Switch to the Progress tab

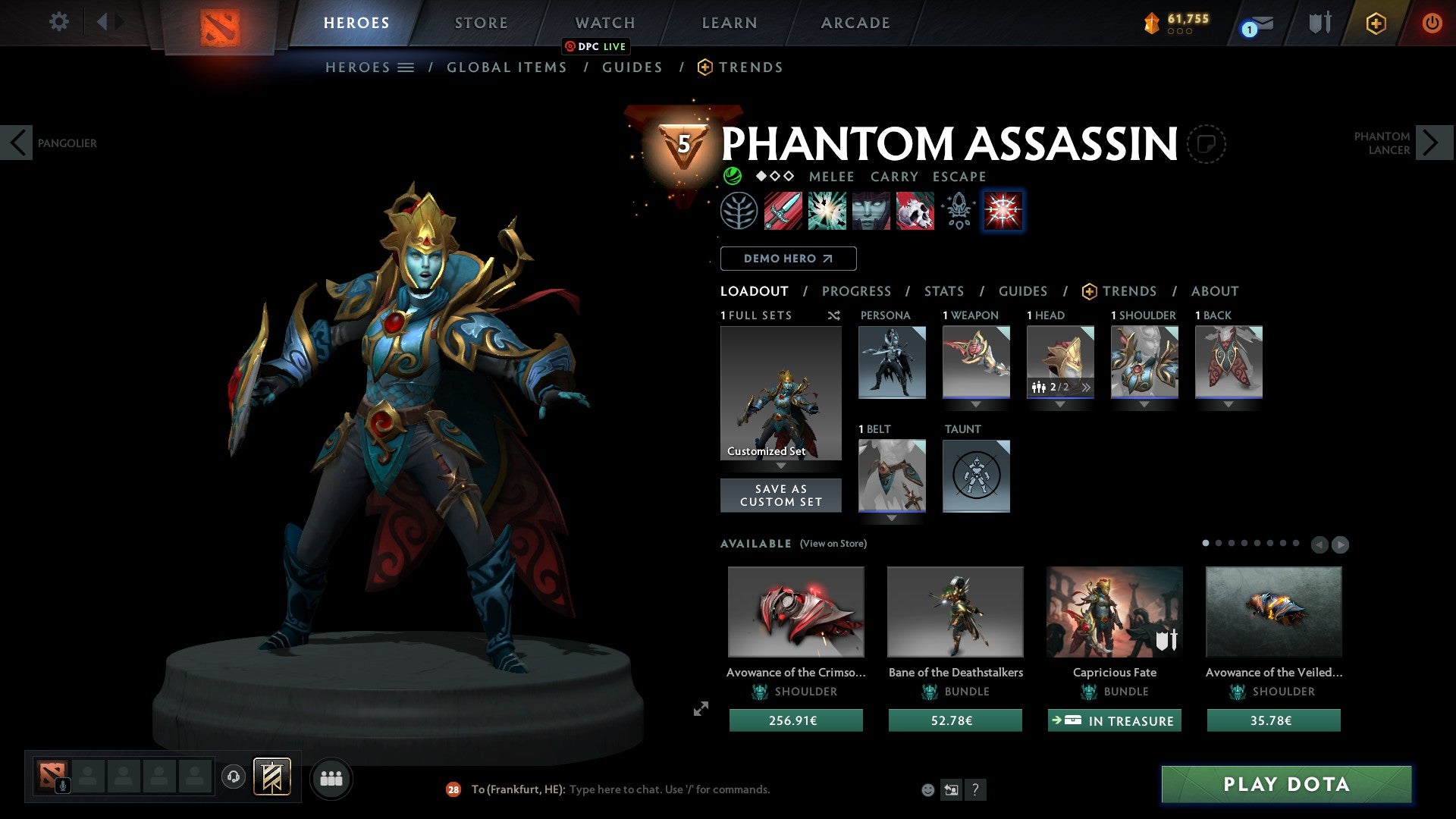[857, 291]
